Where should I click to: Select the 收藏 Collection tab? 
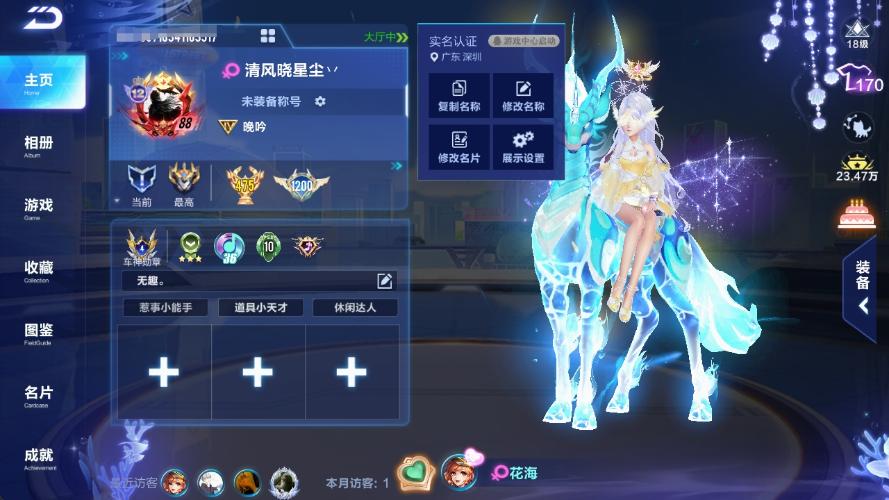38,271
